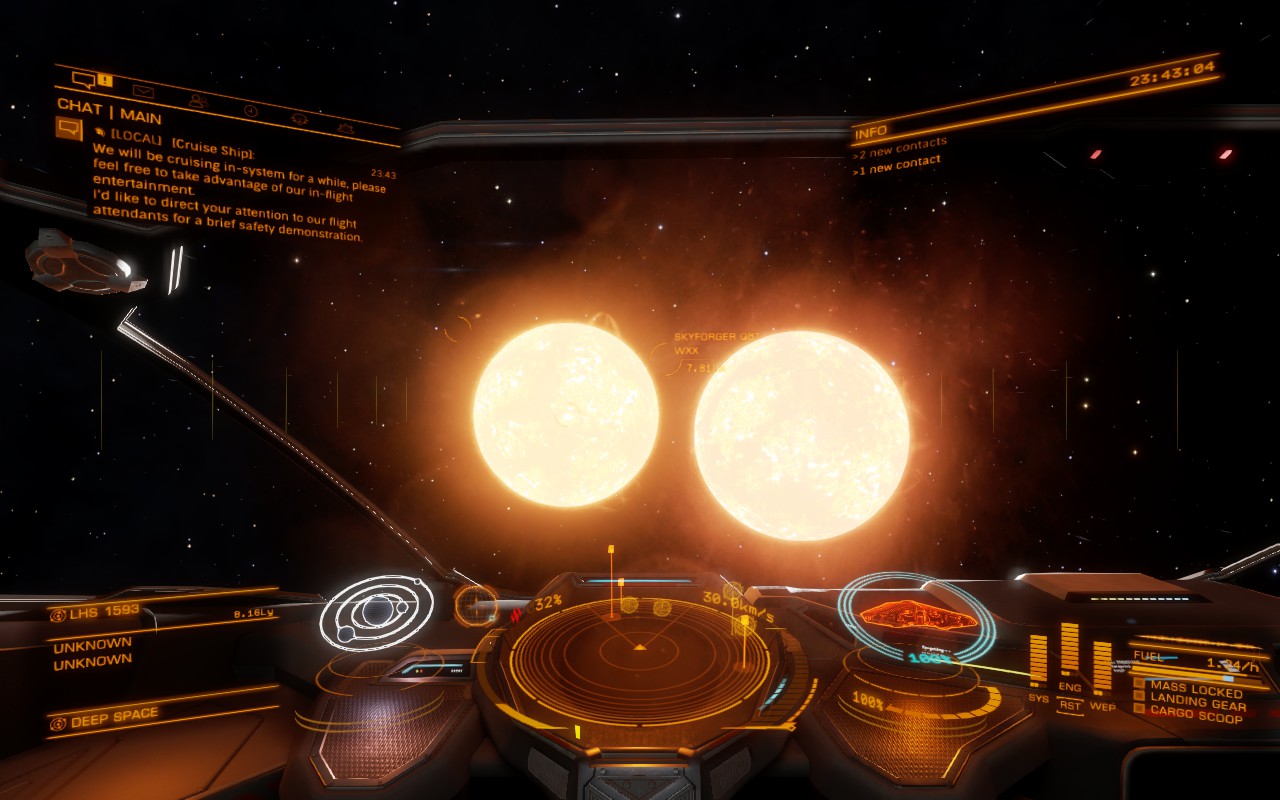Open the friends and wings tab
Image resolution: width=1280 pixels, height=800 pixels.
tap(198, 100)
